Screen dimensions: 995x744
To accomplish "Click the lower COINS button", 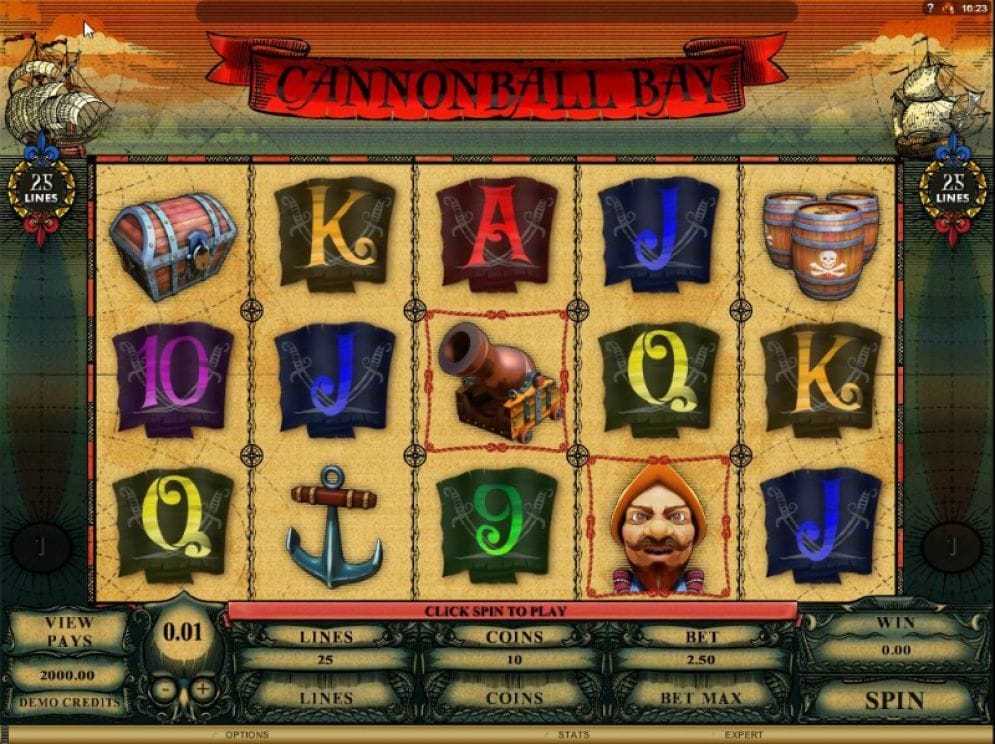I will pyautogui.click(x=514, y=697).
